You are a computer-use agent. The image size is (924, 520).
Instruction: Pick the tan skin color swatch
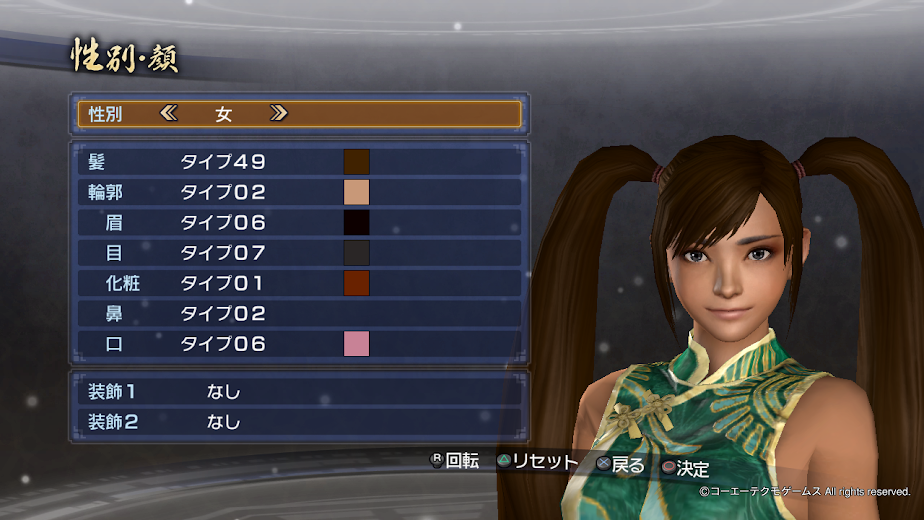point(357,192)
